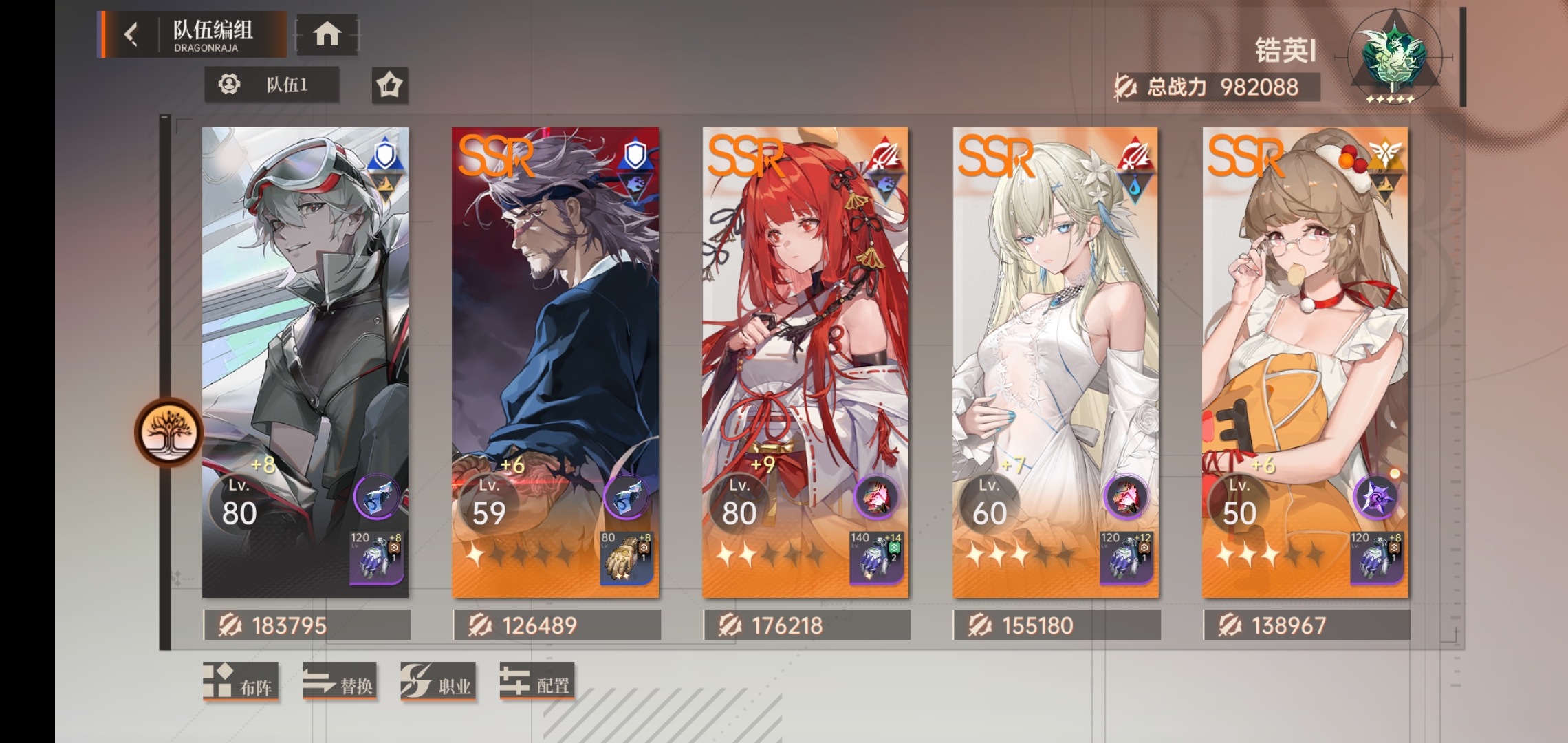Image resolution: width=1568 pixels, height=743 pixels.
Task: Open the 职业 class menu
Action: (x=438, y=681)
